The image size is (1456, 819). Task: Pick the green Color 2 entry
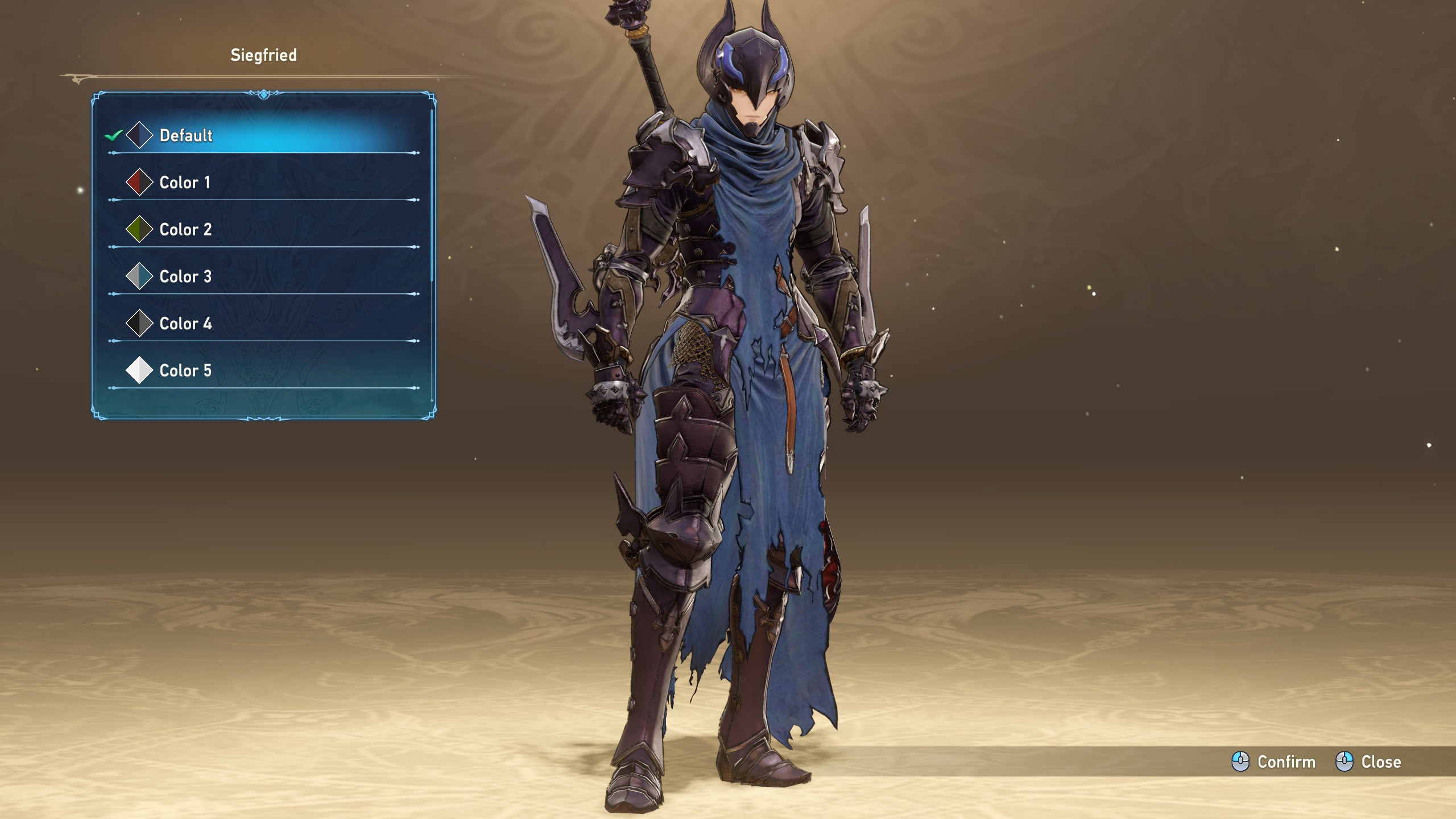click(x=185, y=230)
